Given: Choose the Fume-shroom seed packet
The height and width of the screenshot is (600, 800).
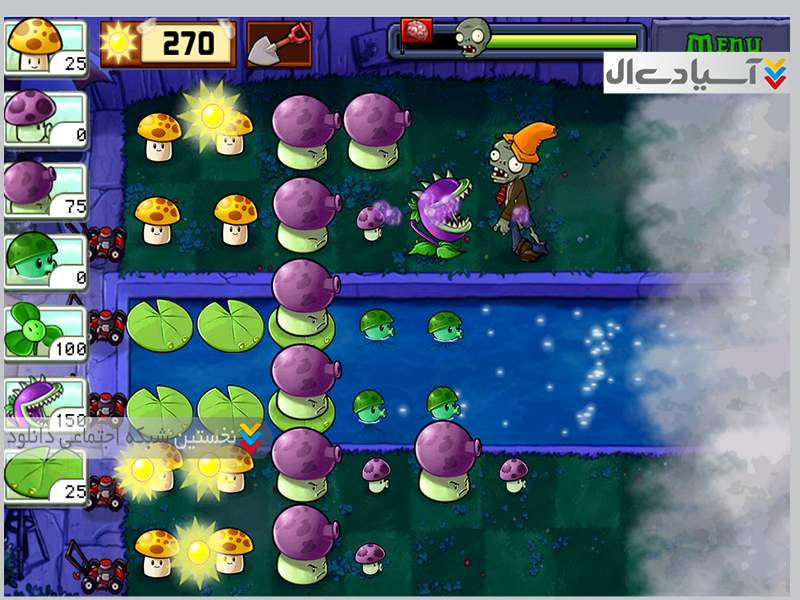Looking at the screenshot, I should (46, 187).
